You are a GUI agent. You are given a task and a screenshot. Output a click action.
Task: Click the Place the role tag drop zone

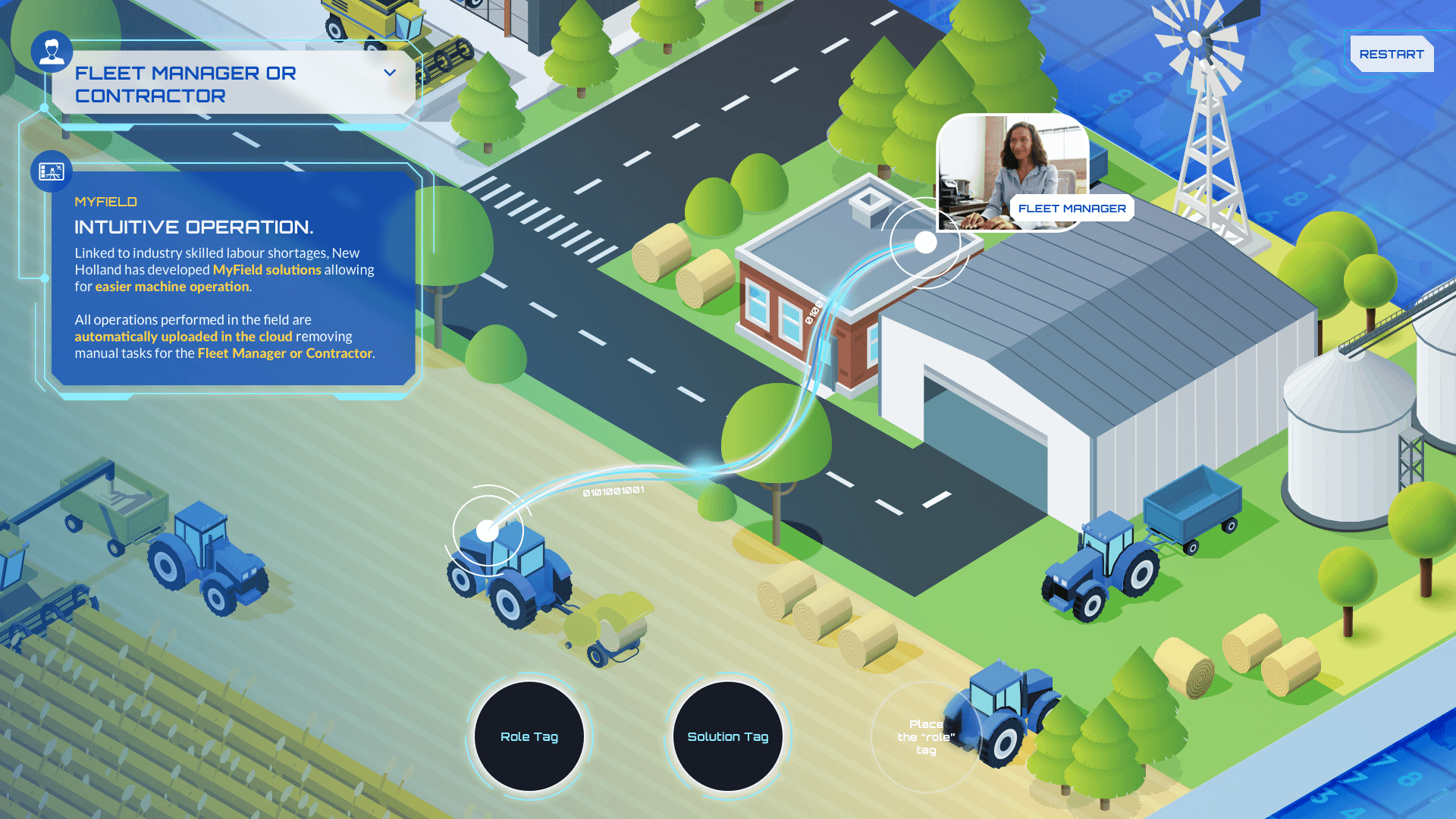pyautogui.click(x=927, y=736)
